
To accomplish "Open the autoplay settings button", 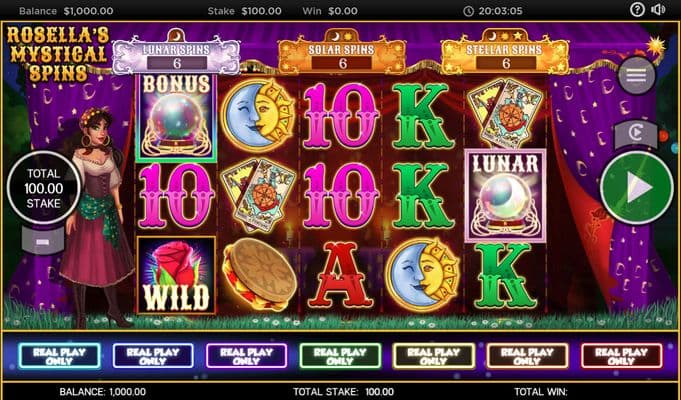I will [x=634, y=132].
